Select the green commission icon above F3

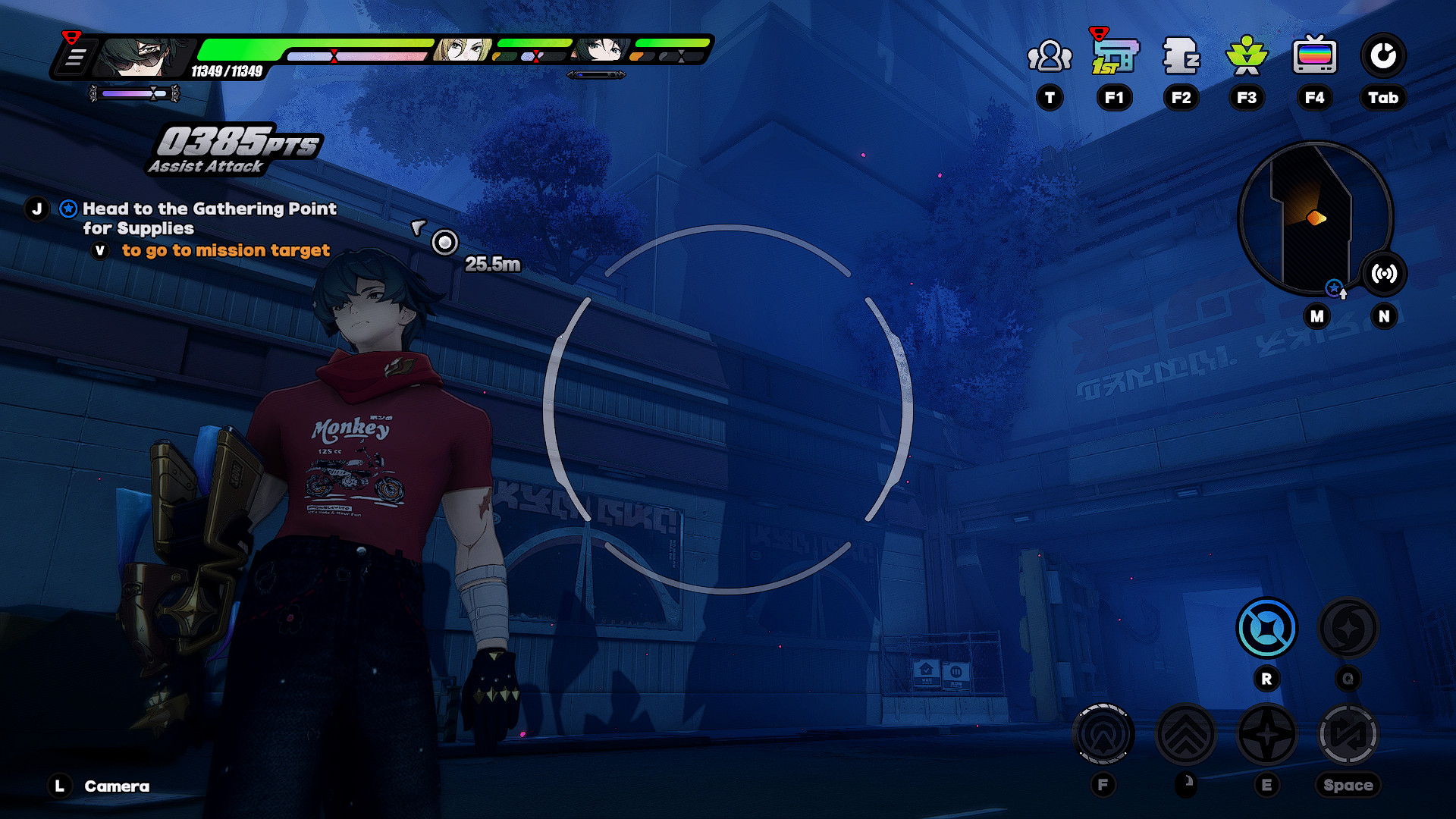tap(1246, 55)
